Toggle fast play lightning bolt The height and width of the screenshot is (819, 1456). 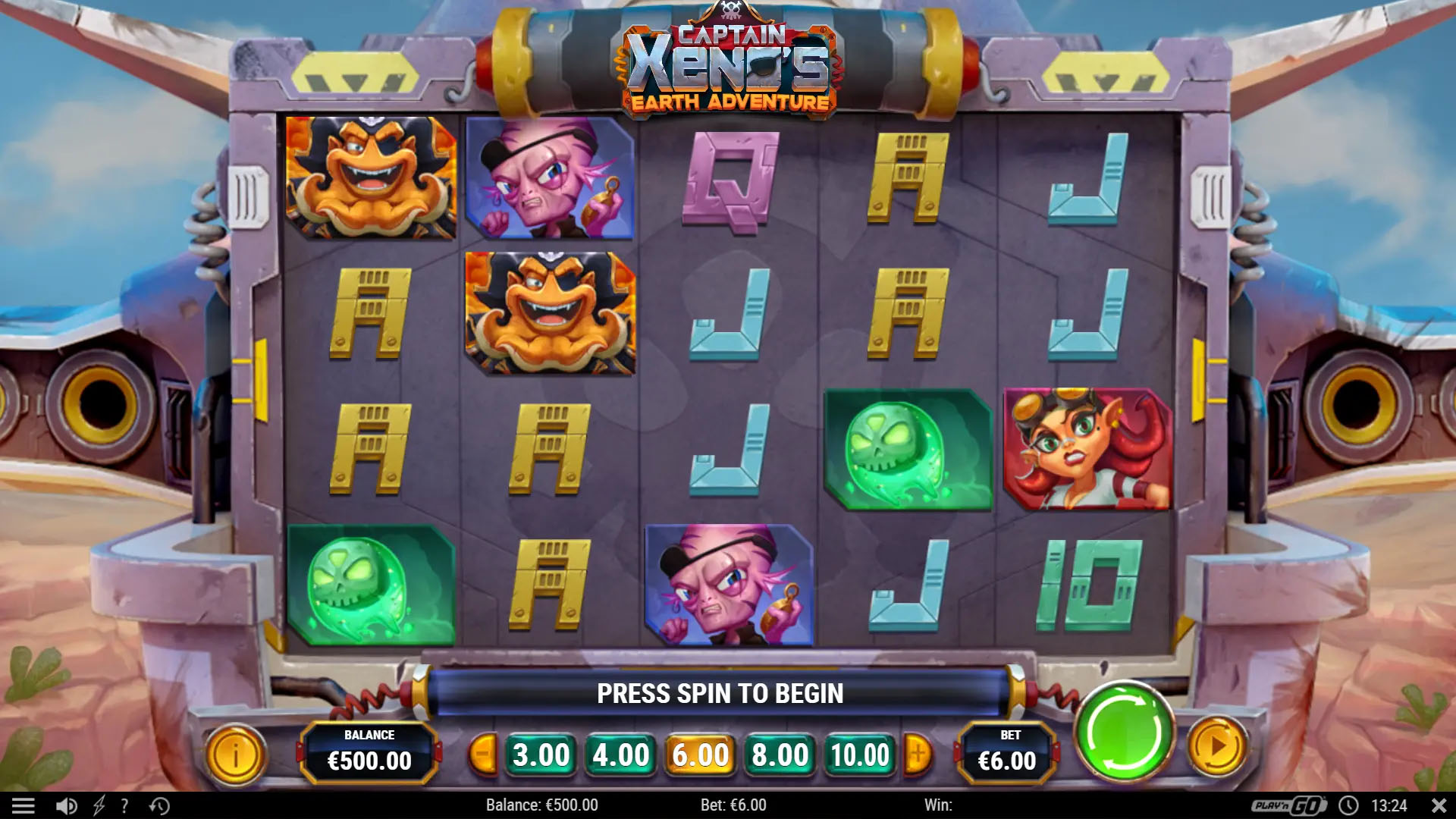click(99, 805)
